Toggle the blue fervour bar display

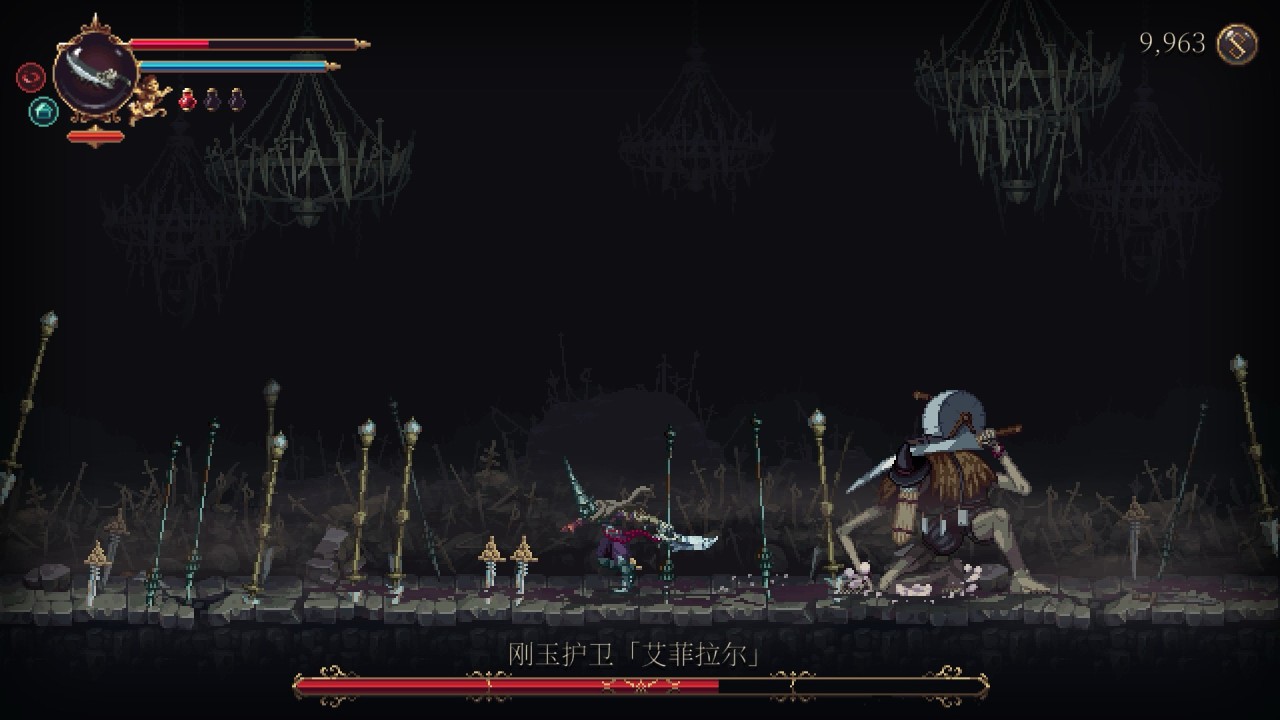[235, 64]
